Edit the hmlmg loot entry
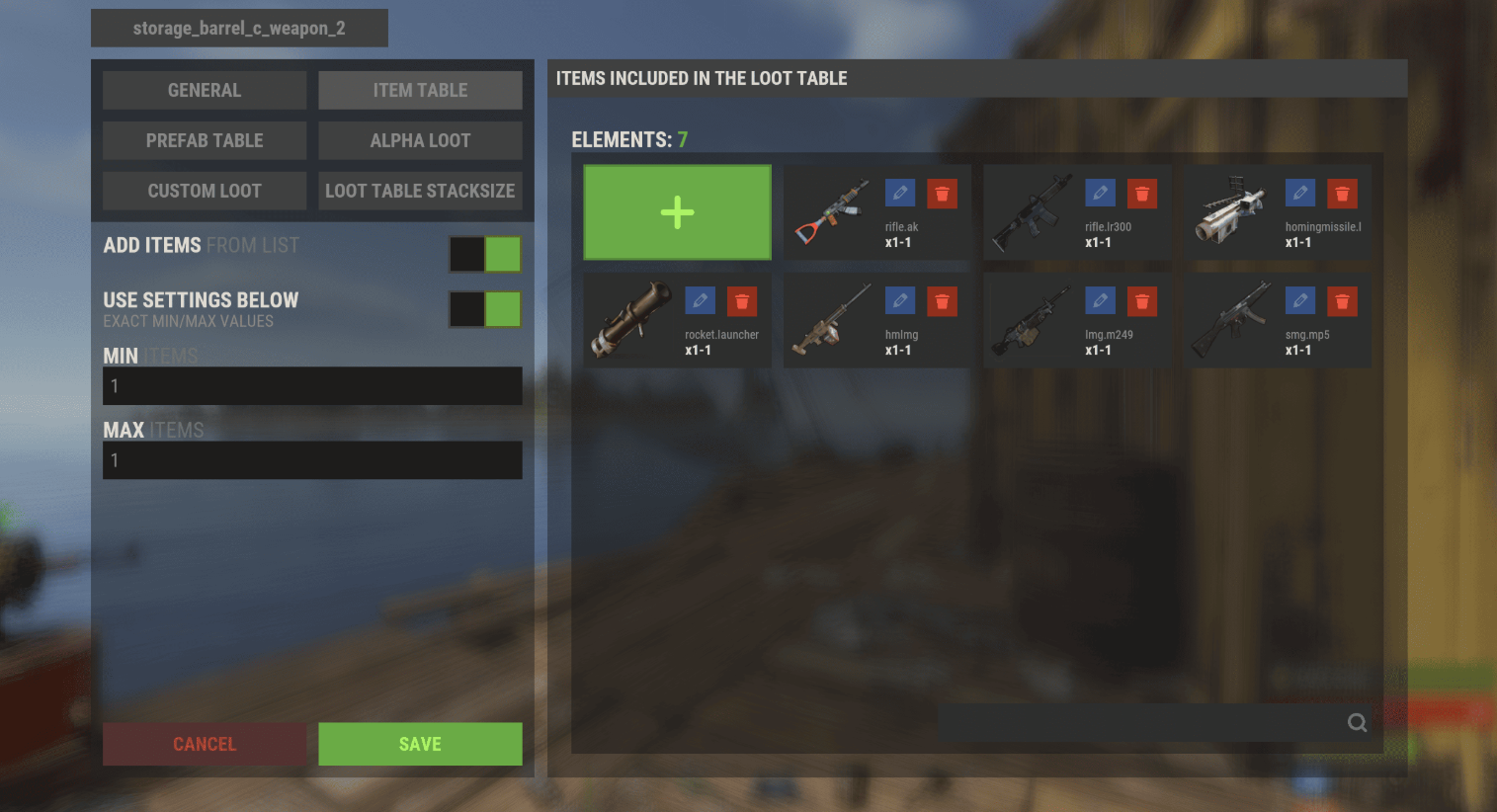The height and width of the screenshot is (812, 1497). point(900,301)
